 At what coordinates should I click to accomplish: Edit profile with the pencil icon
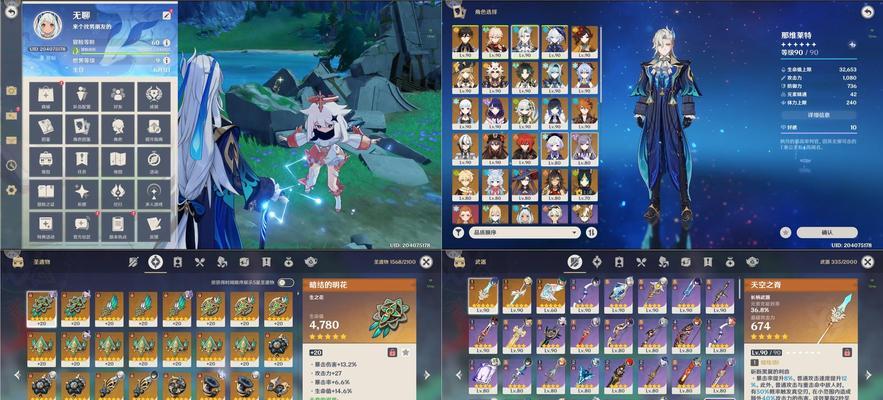pyautogui.click(x=166, y=17)
